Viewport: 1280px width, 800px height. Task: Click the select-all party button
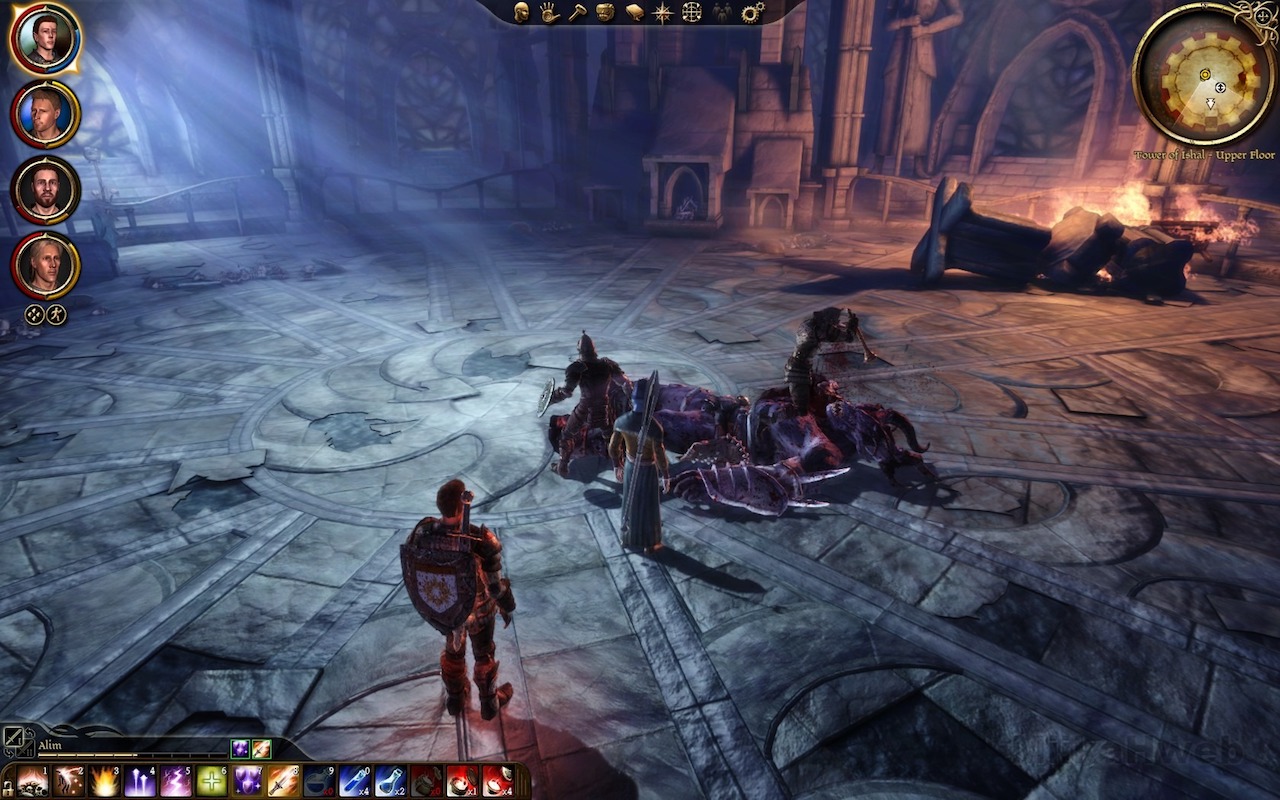pos(34,314)
